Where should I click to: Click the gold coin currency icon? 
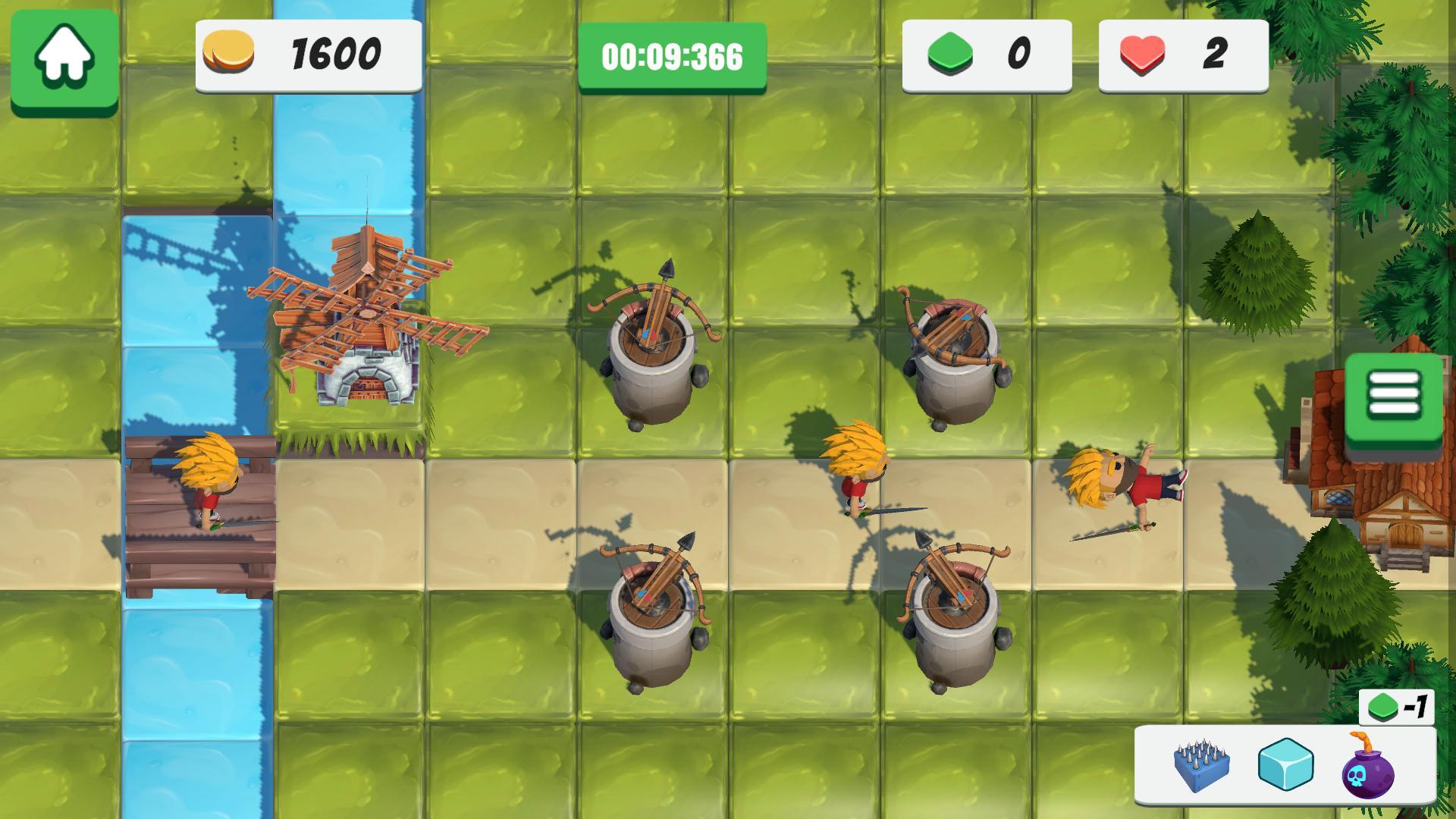231,53
